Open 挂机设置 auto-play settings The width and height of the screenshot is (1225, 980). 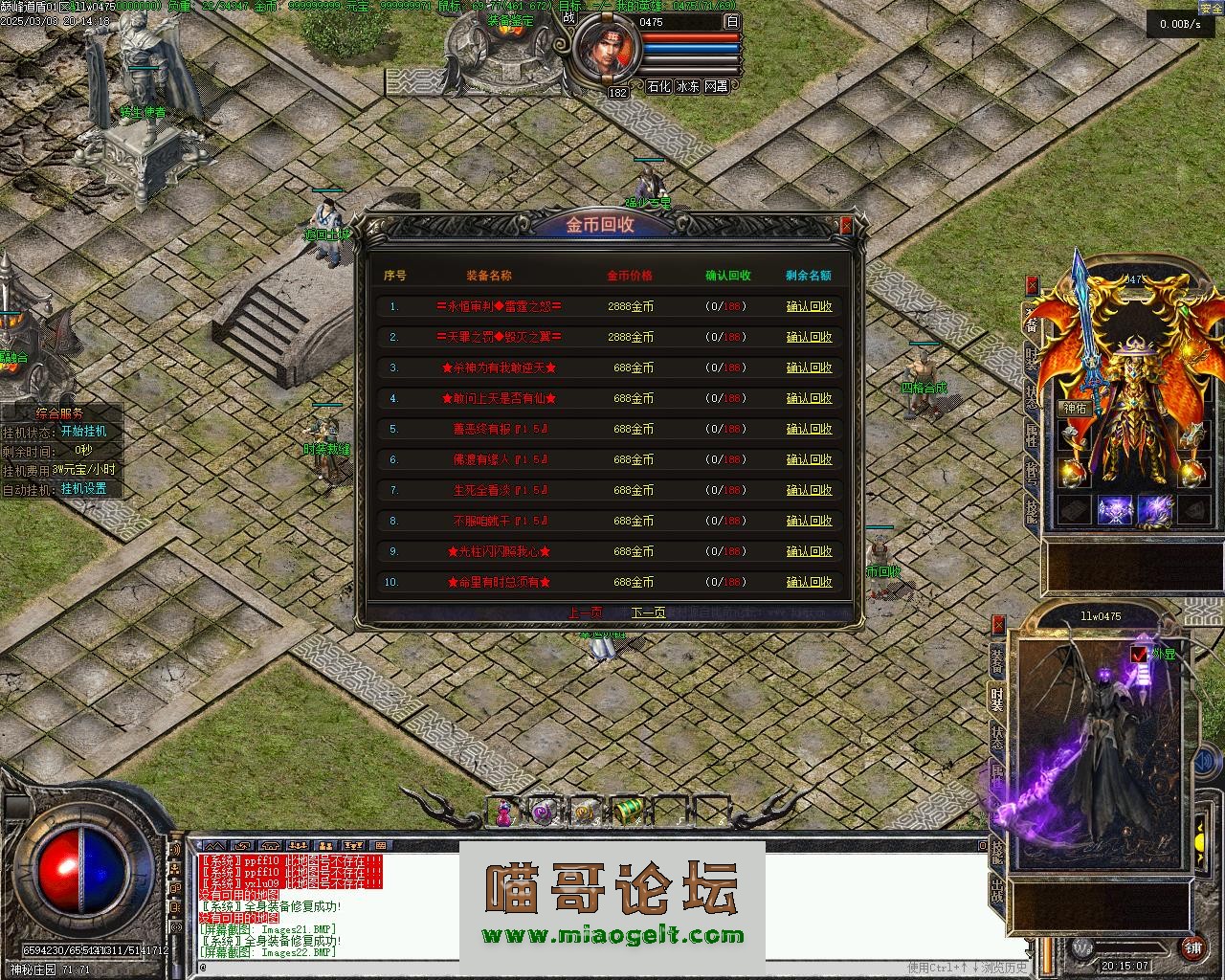83,489
